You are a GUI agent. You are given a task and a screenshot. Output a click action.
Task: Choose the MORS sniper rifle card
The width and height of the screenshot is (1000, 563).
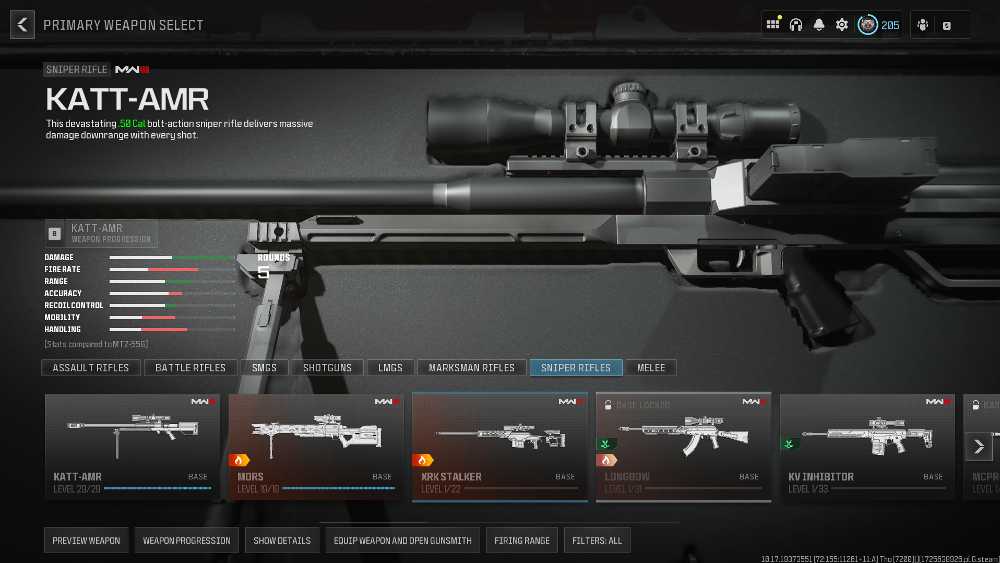point(316,446)
